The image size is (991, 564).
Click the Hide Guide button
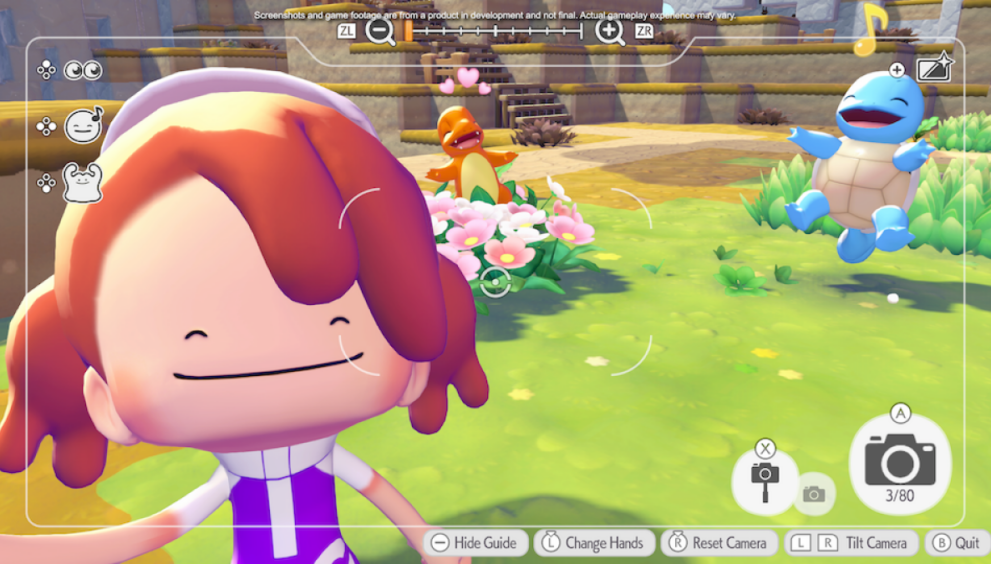474,543
